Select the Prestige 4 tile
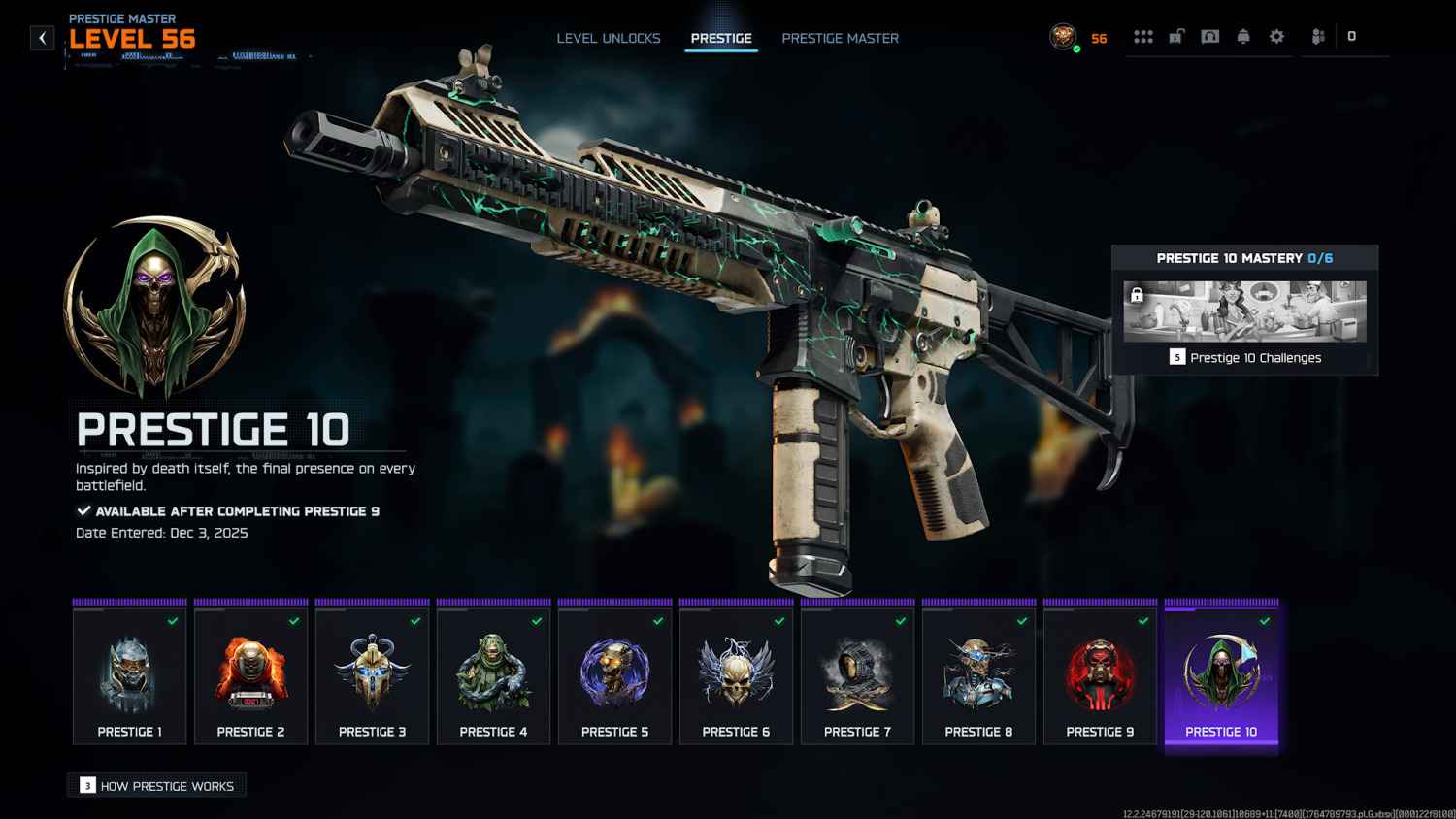1456x819 pixels. [494, 675]
